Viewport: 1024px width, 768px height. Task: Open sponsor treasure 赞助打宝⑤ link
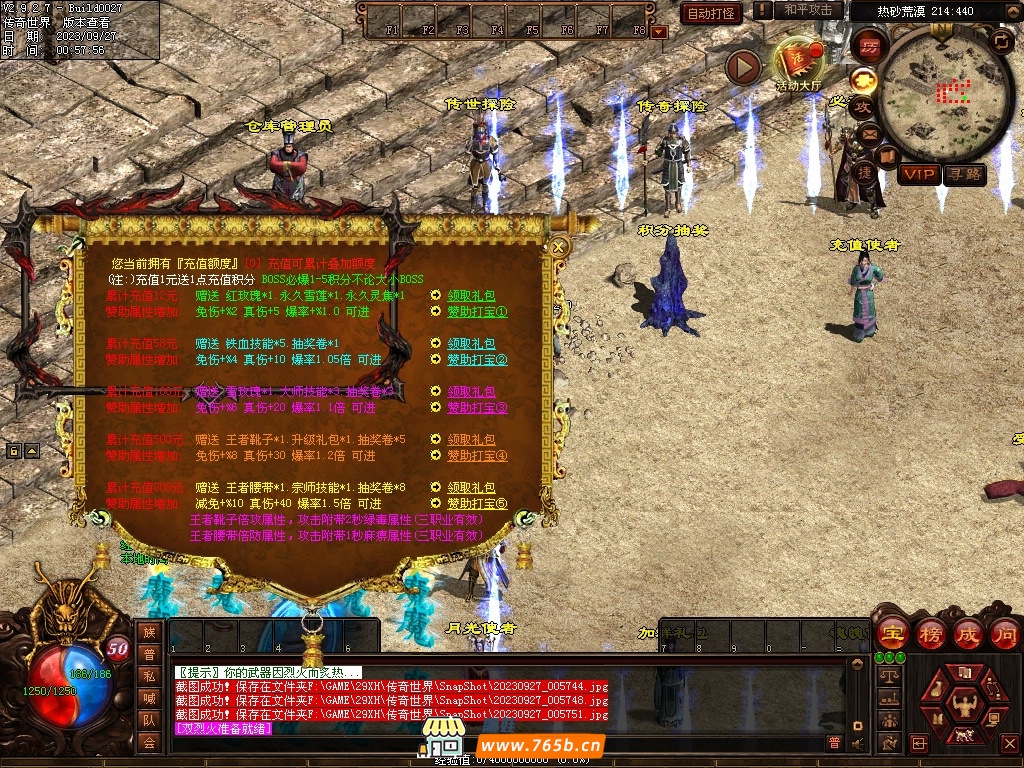point(477,504)
